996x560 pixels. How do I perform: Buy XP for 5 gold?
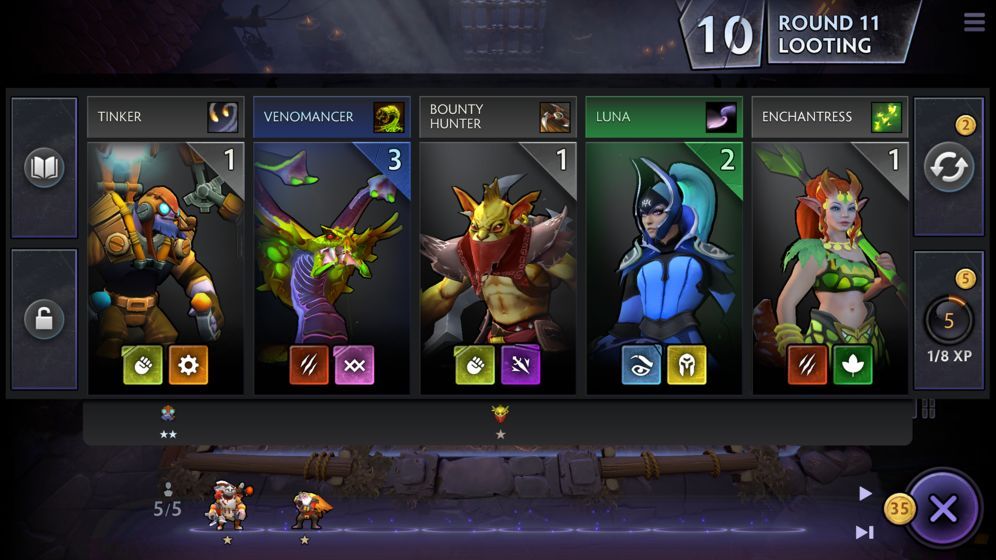(948, 320)
